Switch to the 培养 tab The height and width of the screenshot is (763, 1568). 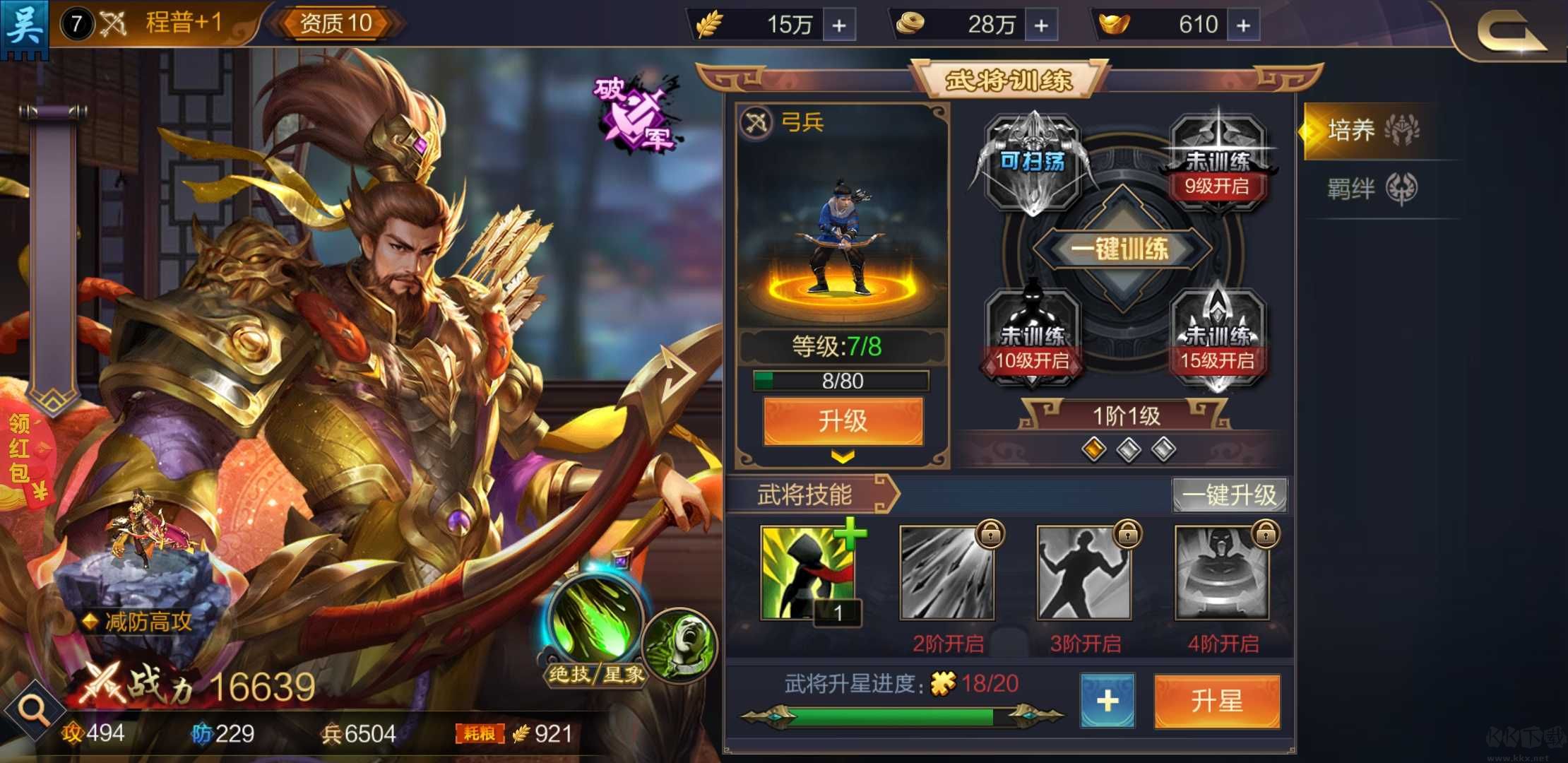point(1373,131)
